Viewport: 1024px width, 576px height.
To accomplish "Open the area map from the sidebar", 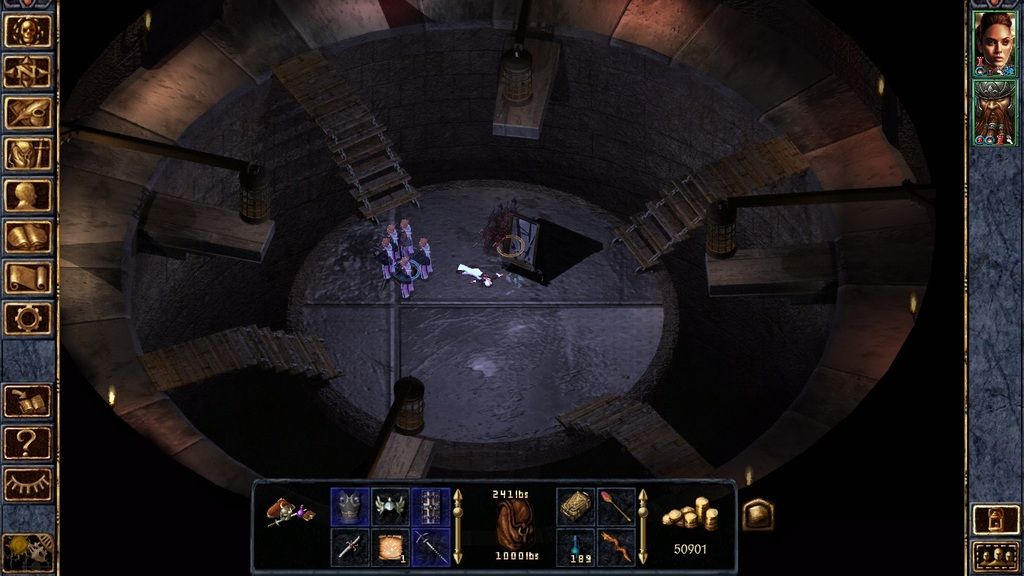I will click(28, 71).
